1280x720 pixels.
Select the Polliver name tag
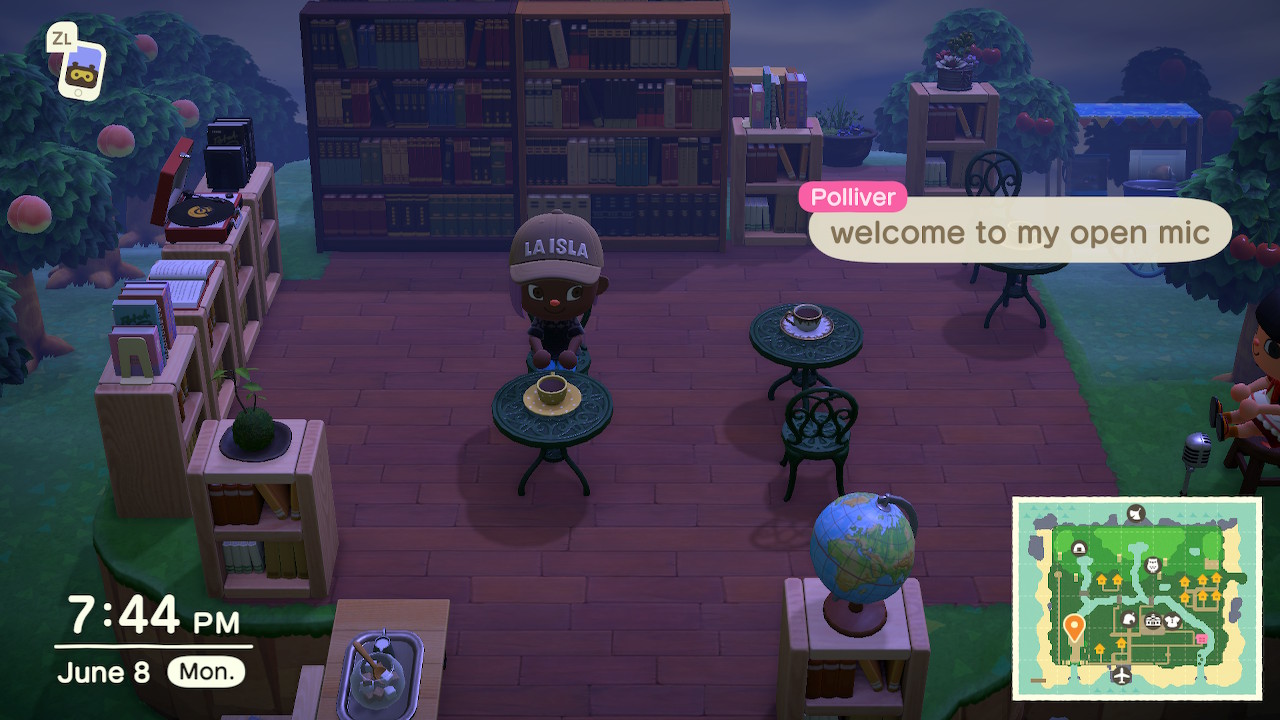[852, 197]
